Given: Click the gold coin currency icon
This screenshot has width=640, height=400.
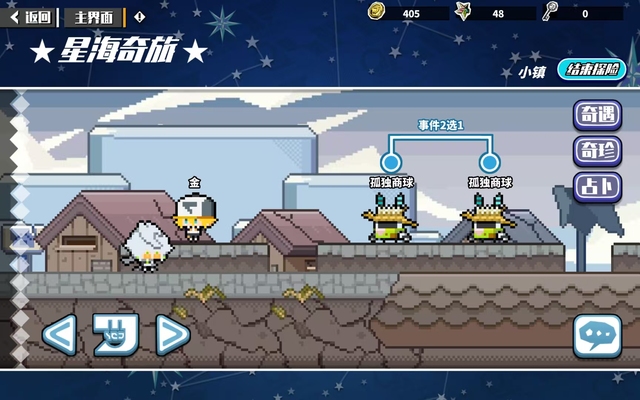Looking at the screenshot, I should point(376,12).
